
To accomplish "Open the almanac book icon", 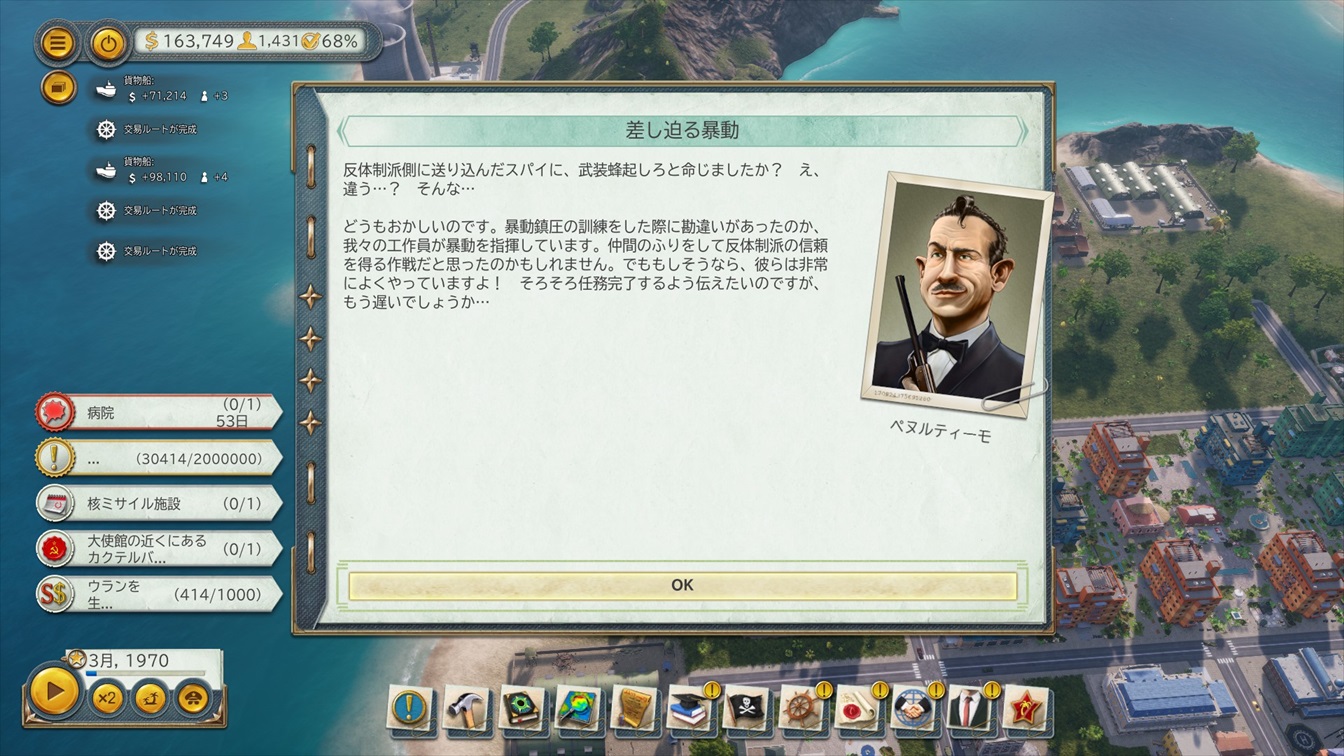I will tap(521, 708).
